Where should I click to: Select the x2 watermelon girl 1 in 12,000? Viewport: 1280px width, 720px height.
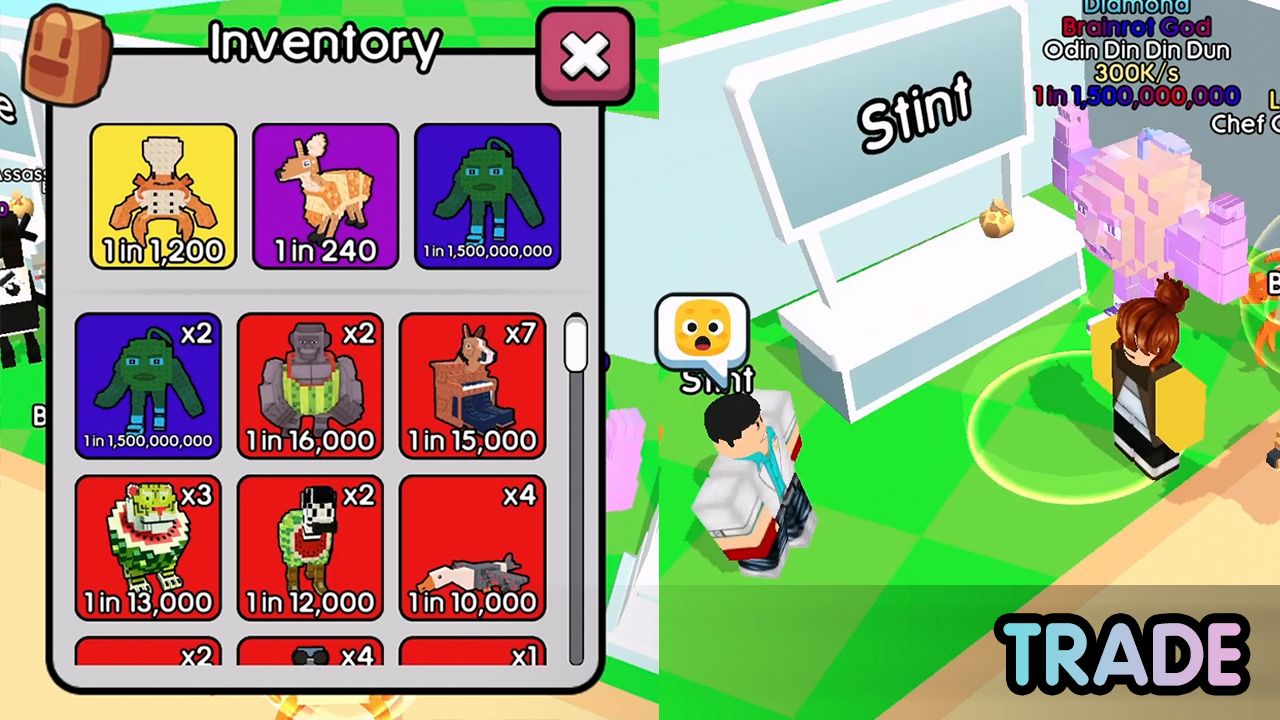[310, 549]
